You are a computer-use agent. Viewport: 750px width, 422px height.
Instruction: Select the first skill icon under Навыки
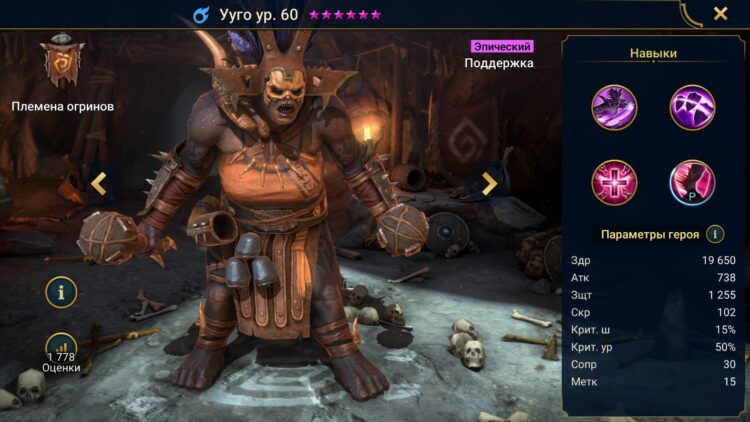(613, 107)
